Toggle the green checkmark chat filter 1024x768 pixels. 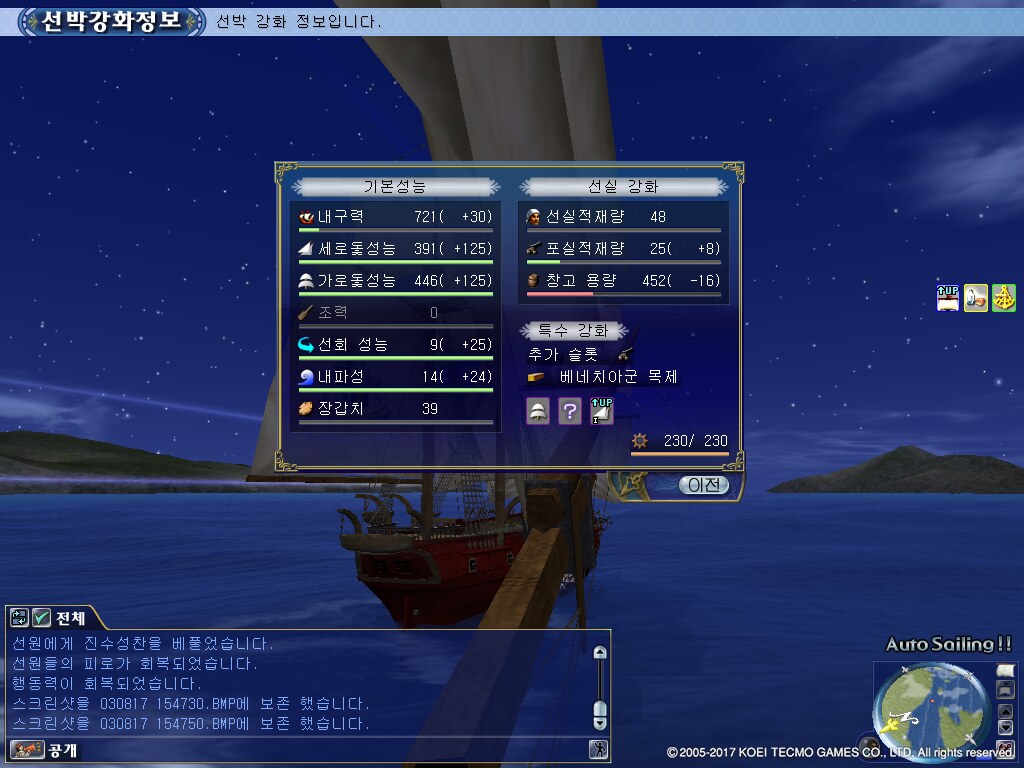tap(41, 618)
